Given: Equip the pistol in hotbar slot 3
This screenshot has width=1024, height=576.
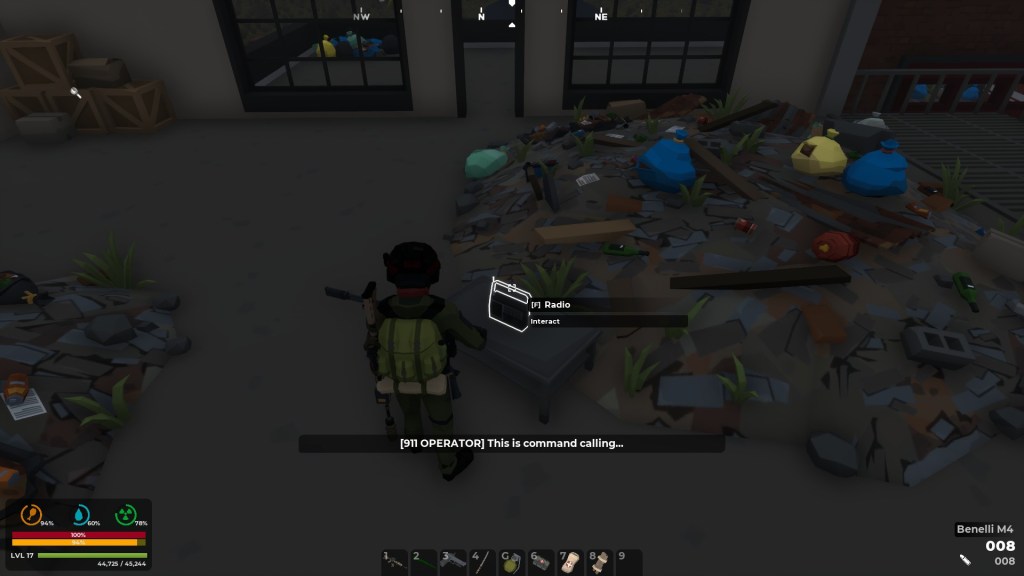Looking at the screenshot, I should click(454, 561).
